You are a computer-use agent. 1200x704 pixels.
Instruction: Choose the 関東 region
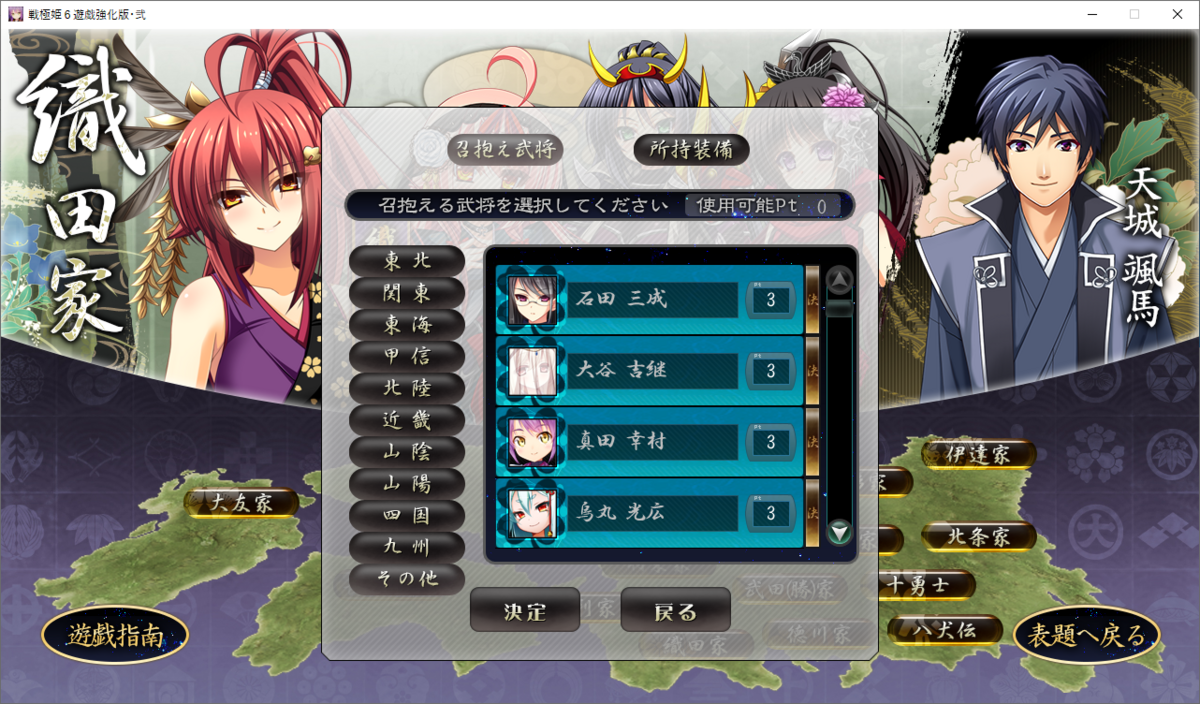tap(407, 292)
